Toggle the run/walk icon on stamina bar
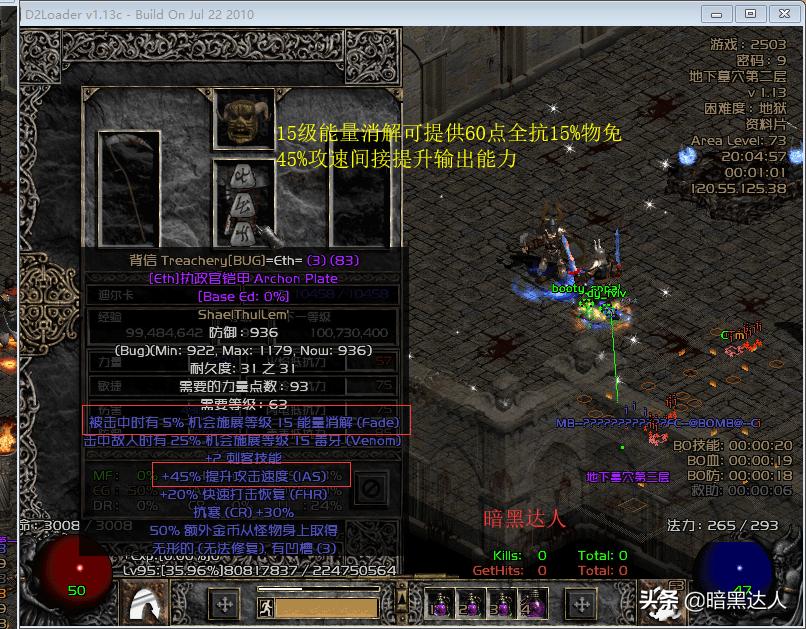The image size is (806, 629). point(265,605)
